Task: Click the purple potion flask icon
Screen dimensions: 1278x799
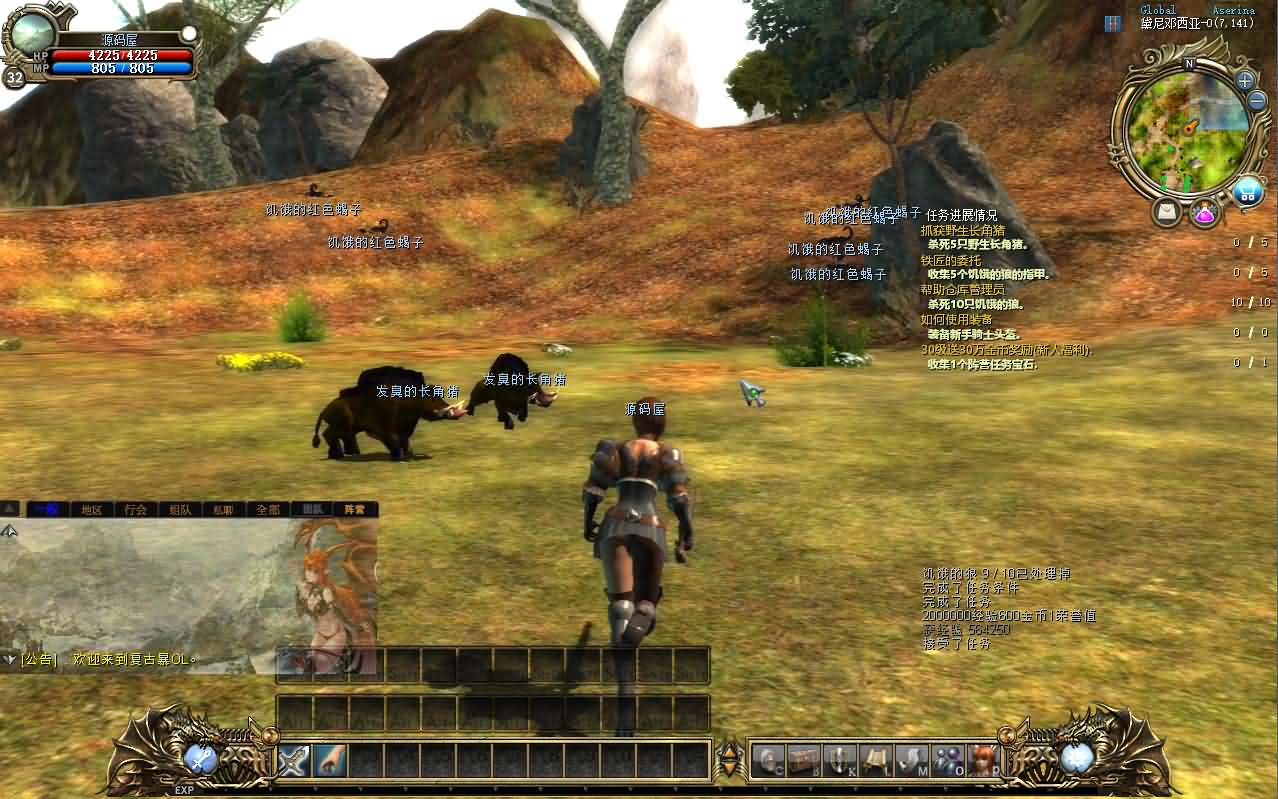Action: point(1203,212)
